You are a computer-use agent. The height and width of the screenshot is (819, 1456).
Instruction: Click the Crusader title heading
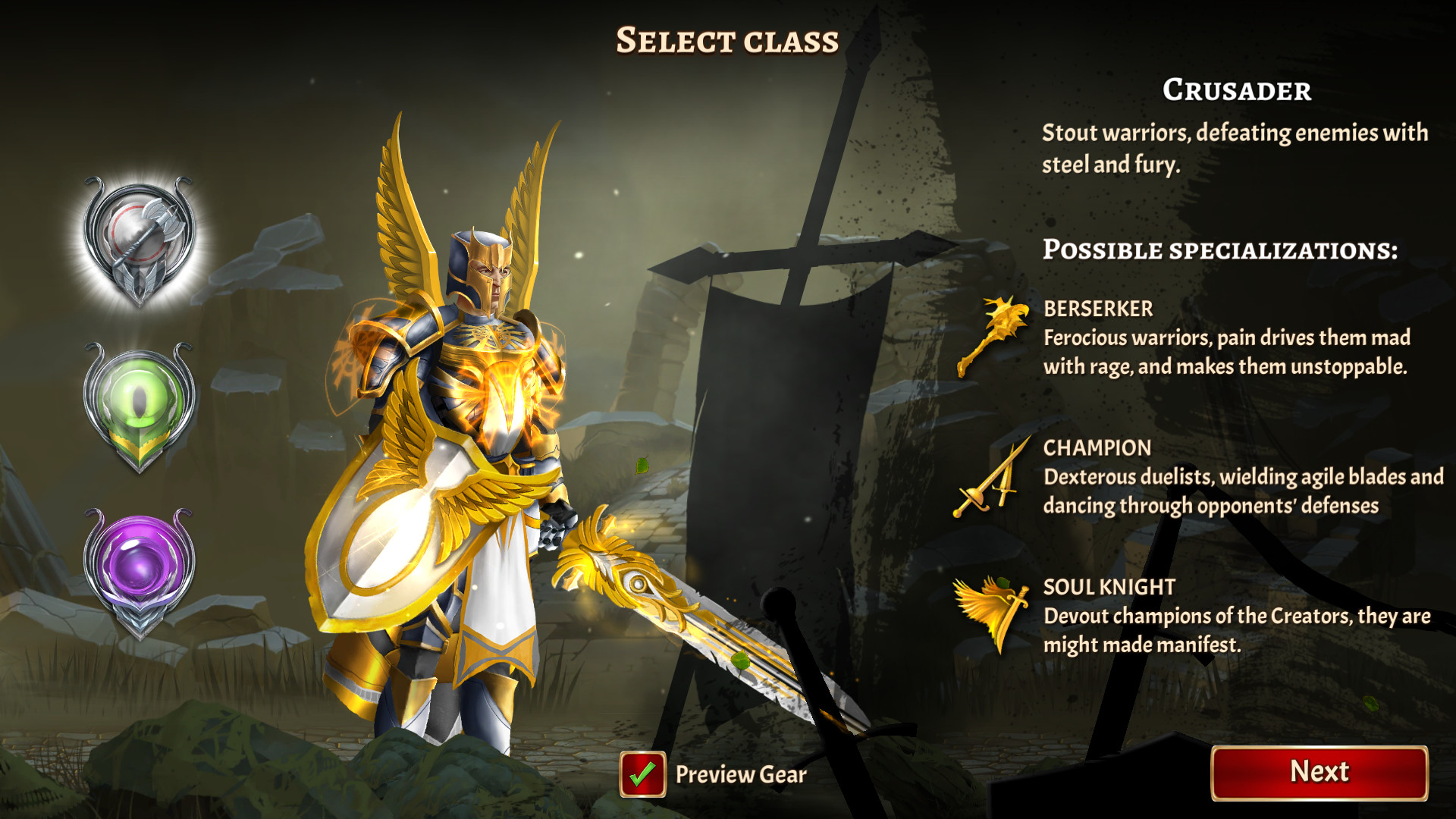[x=1237, y=91]
